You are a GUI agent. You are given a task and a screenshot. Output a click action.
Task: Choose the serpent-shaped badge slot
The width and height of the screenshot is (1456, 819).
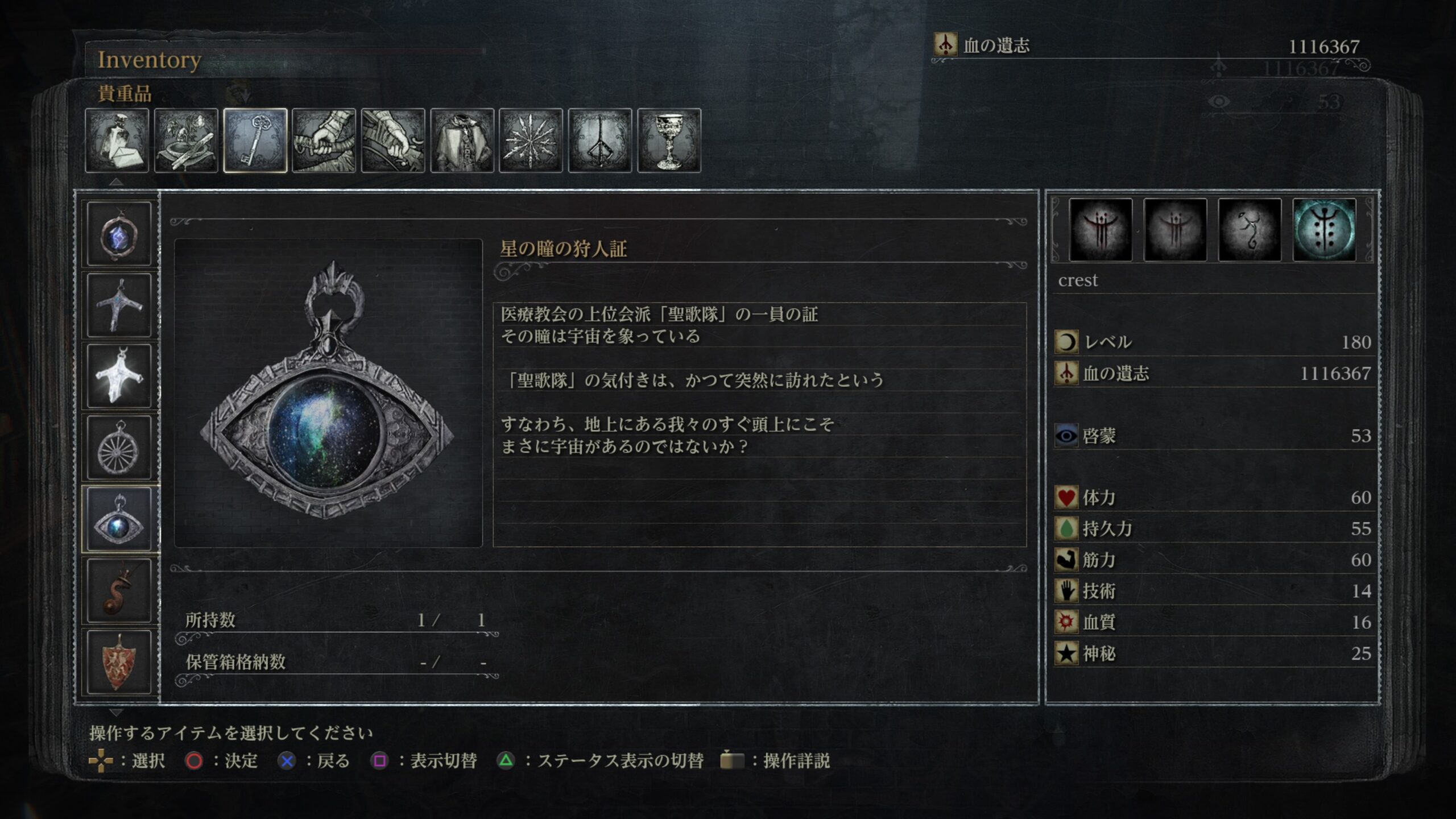[119, 591]
